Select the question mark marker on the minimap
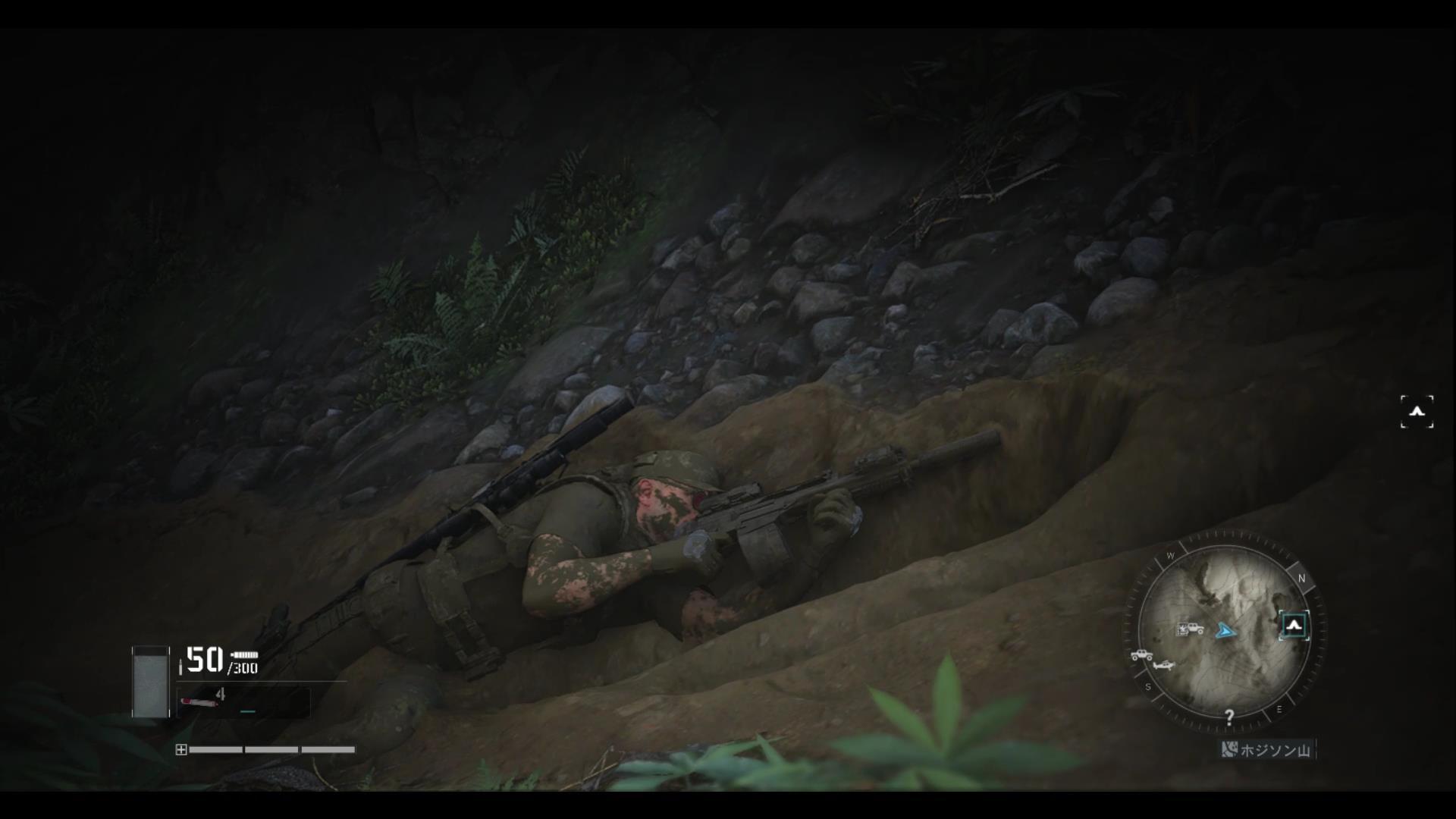 [x=1229, y=717]
